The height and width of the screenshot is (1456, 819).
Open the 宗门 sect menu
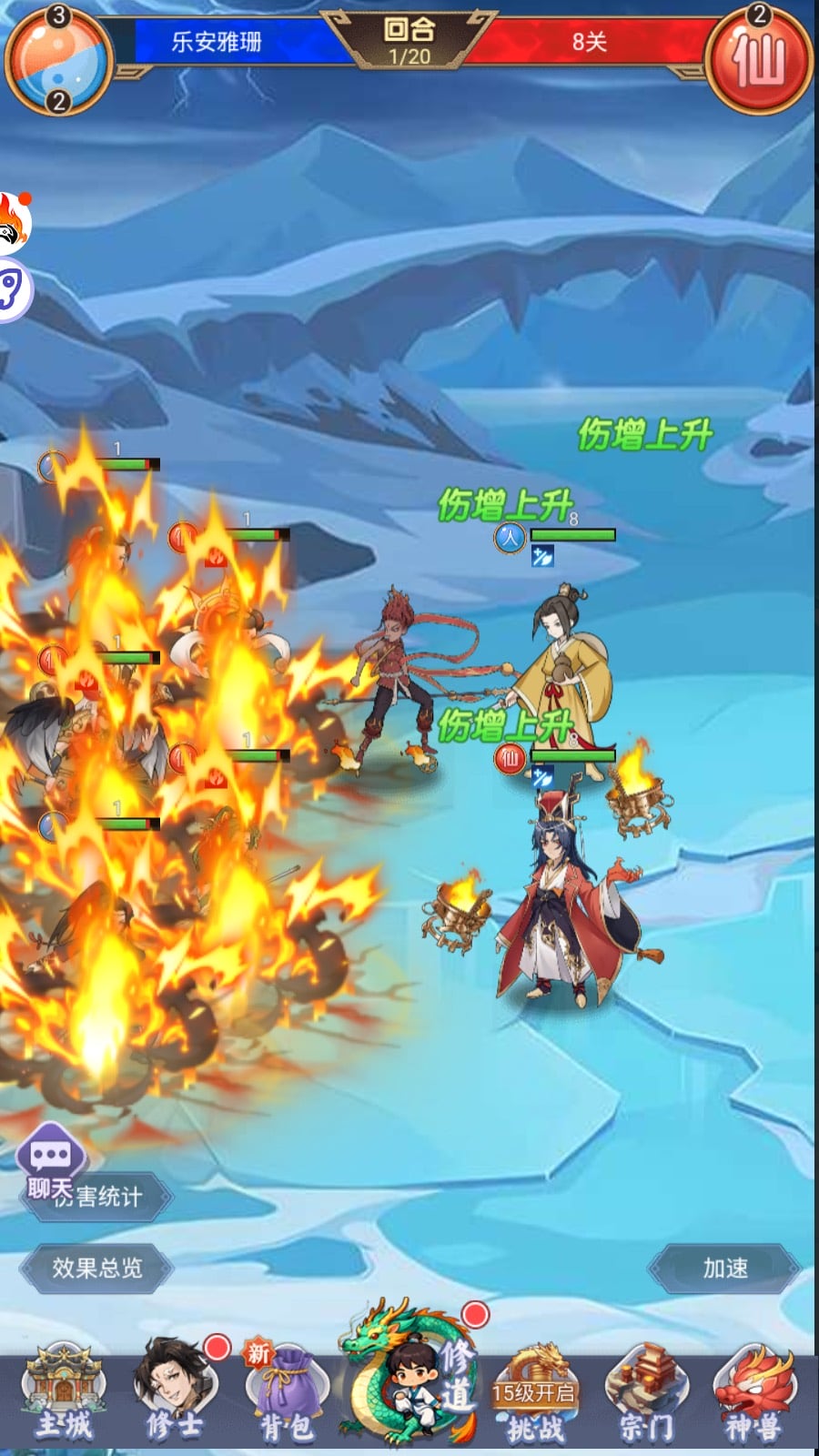(646, 1397)
